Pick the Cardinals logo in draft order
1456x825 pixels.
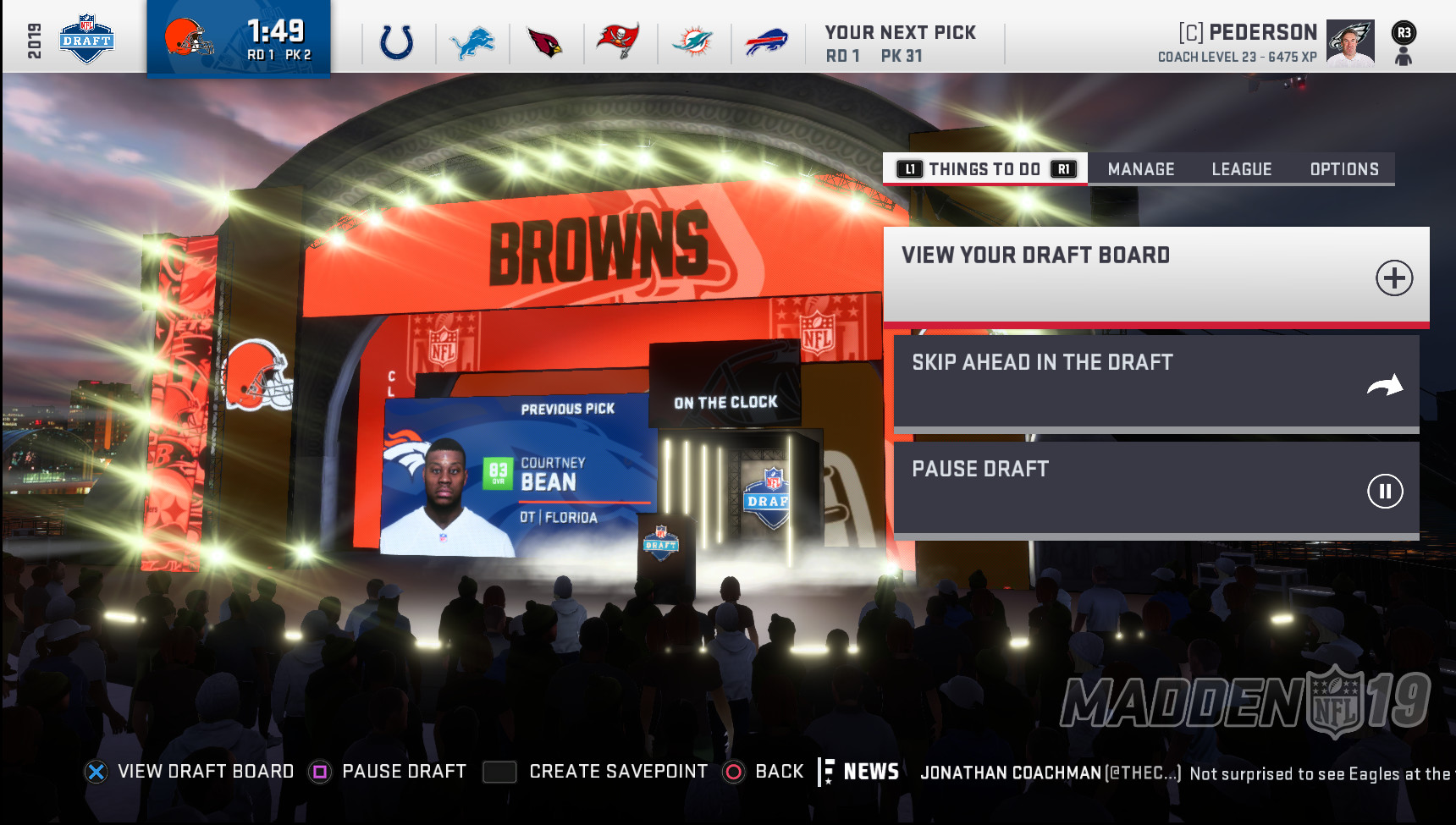pos(544,42)
